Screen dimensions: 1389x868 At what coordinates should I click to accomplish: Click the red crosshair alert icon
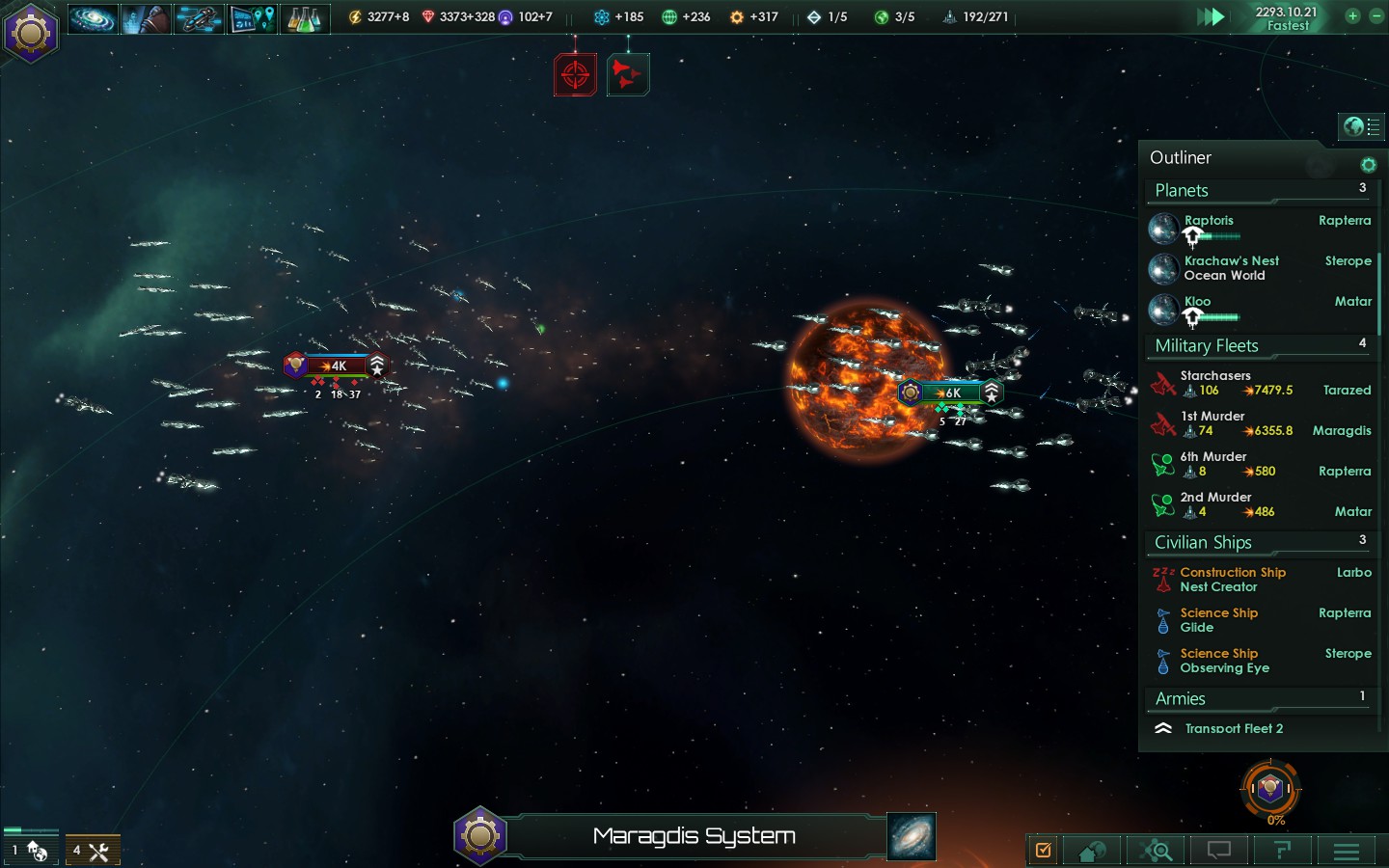(x=575, y=74)
